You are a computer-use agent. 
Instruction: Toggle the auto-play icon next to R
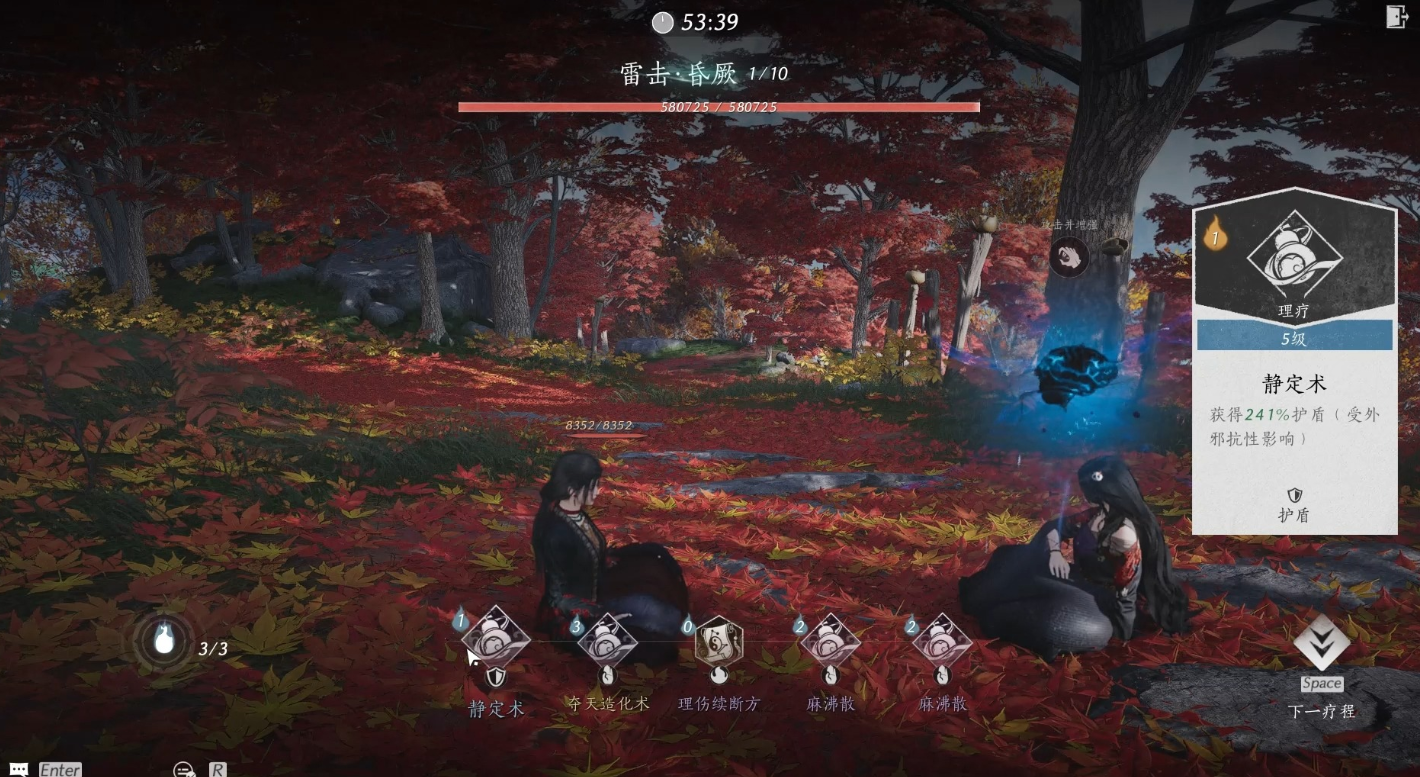[x=182, y=768]
